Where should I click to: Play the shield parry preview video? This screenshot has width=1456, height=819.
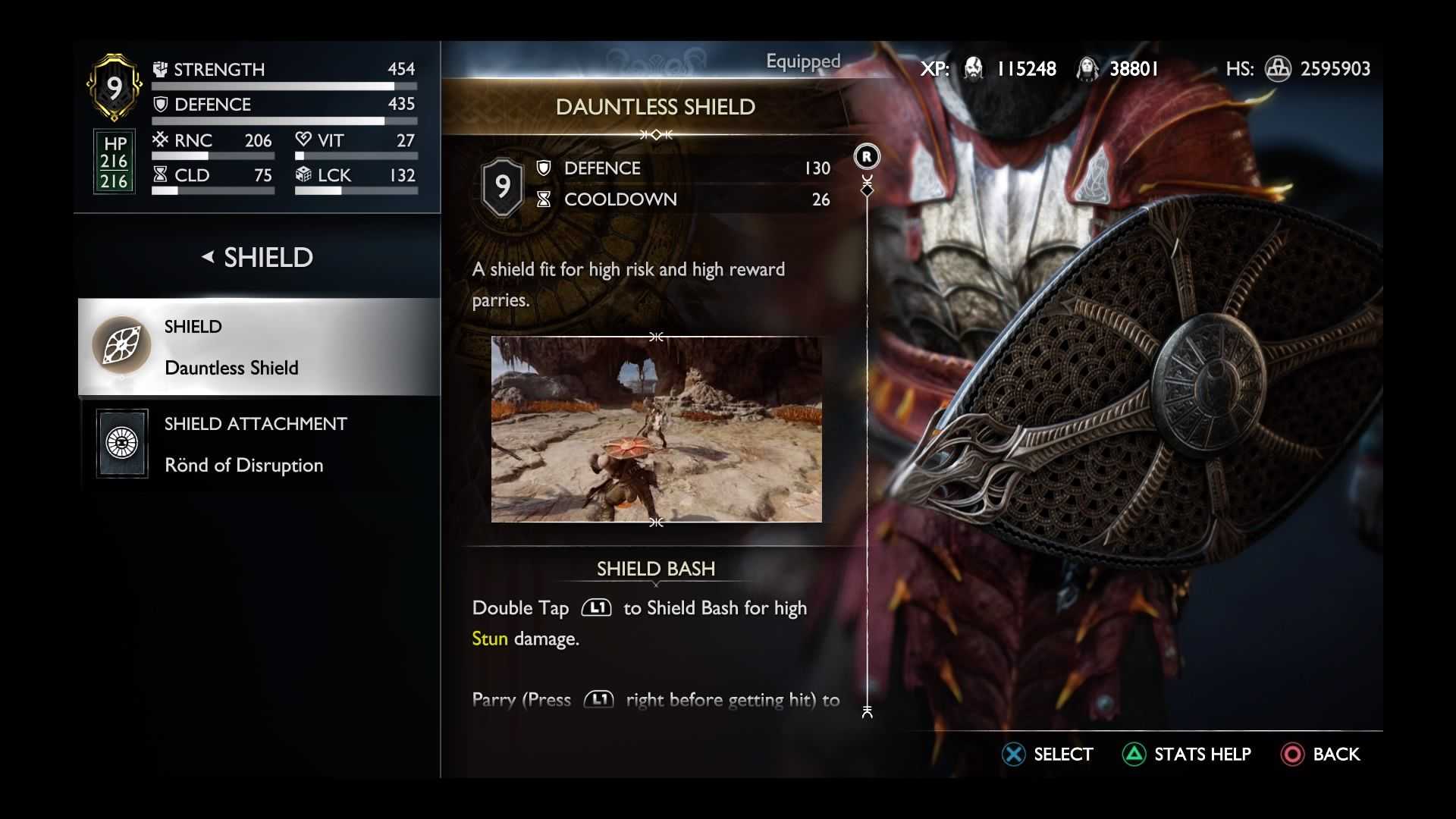656,429
